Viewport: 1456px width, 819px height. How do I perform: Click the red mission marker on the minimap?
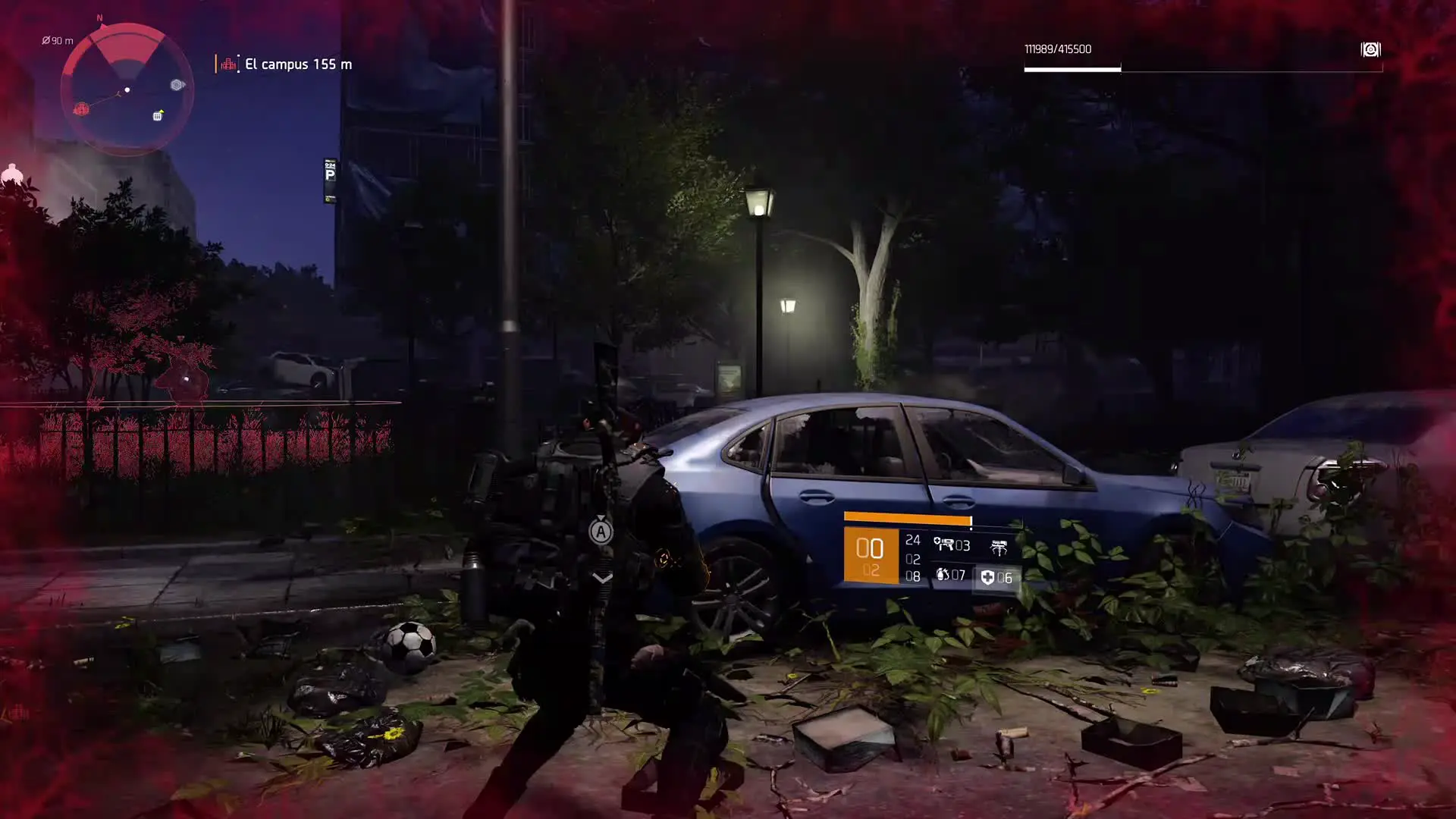point(81,109)
